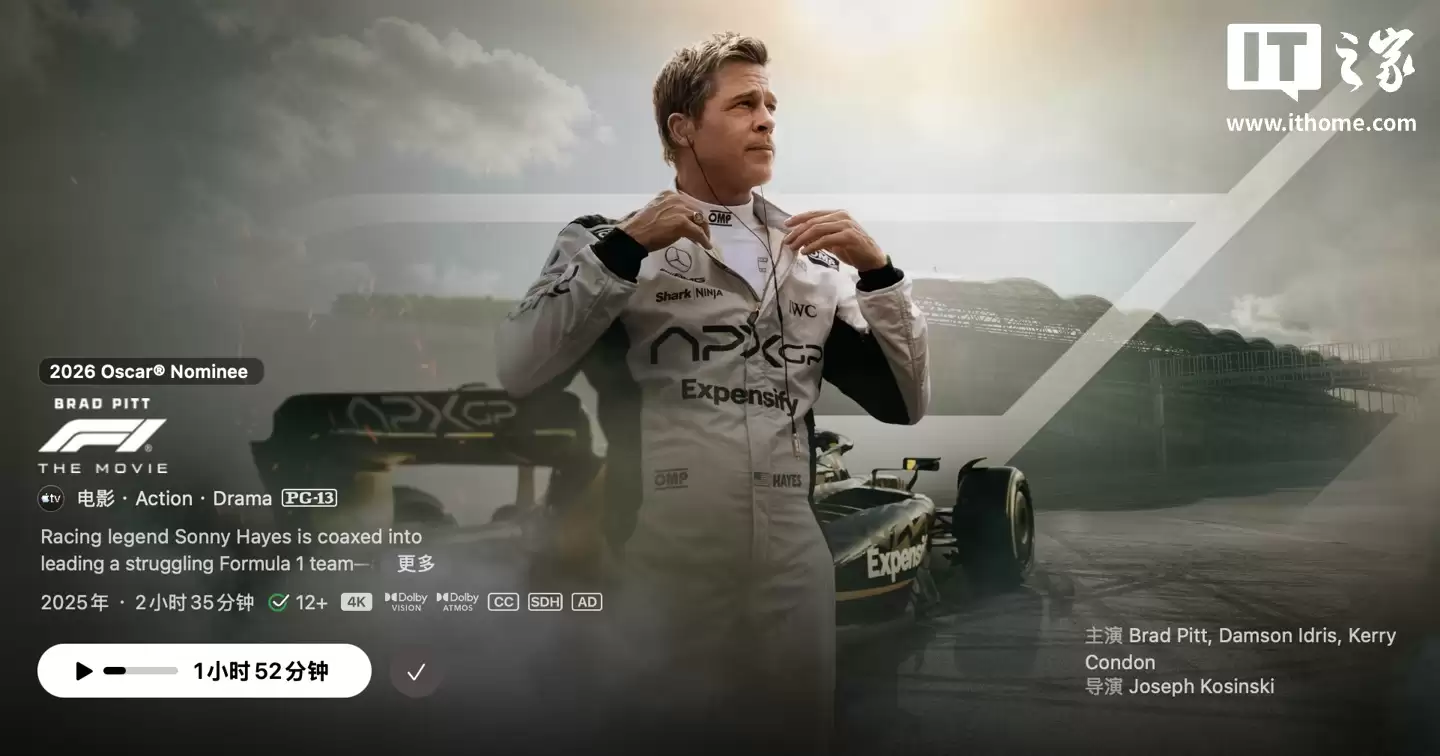1440x756 pixels.
Task: Select the Action genre label
Action: point(164,498)
